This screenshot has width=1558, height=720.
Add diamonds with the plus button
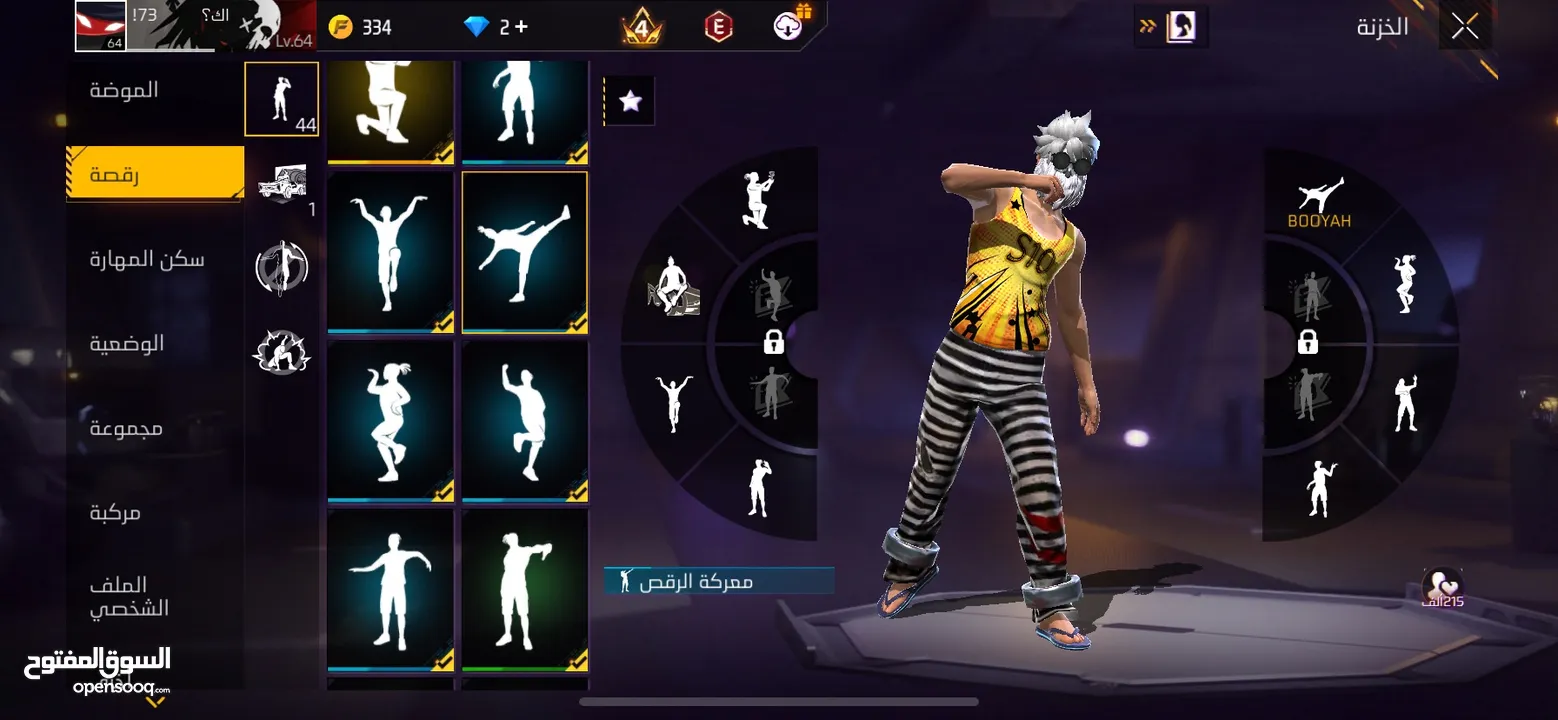(x=521, y=27)
